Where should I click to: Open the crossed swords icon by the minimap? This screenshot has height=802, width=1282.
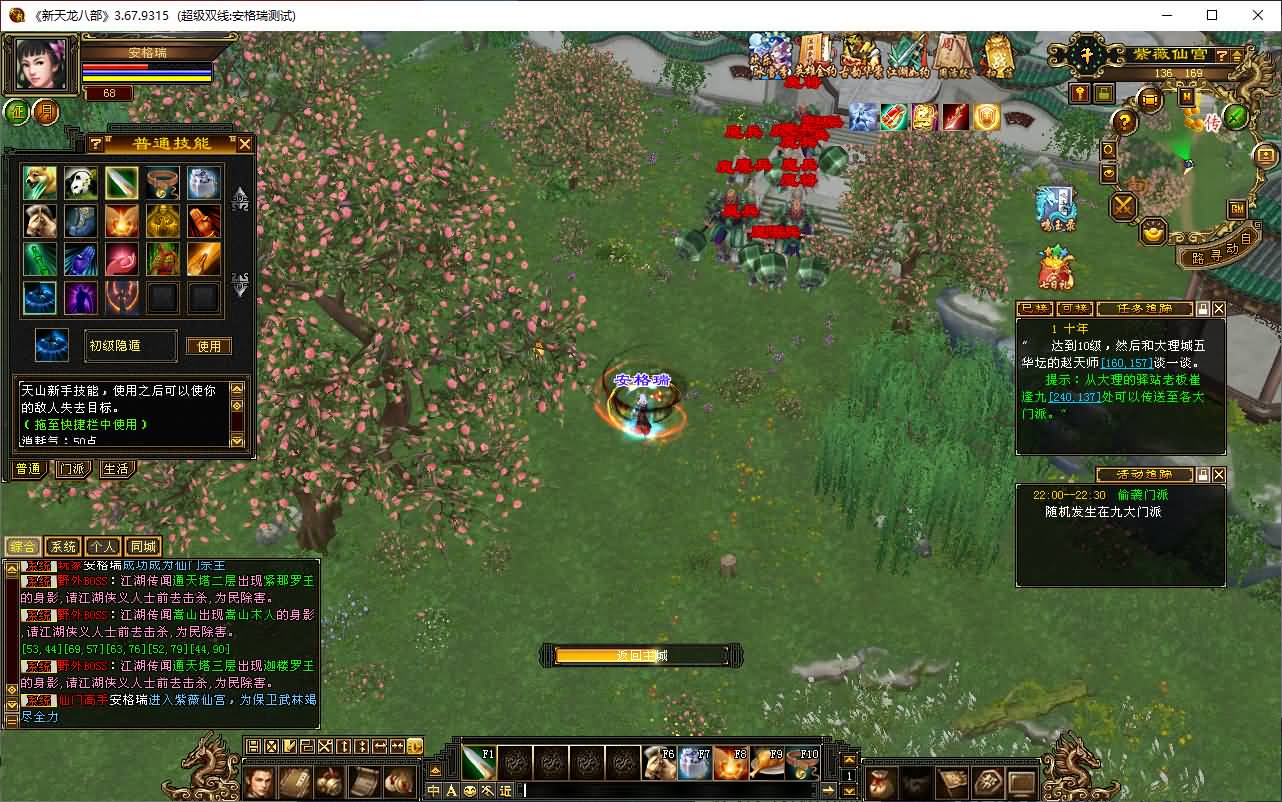pos(1124,207)
